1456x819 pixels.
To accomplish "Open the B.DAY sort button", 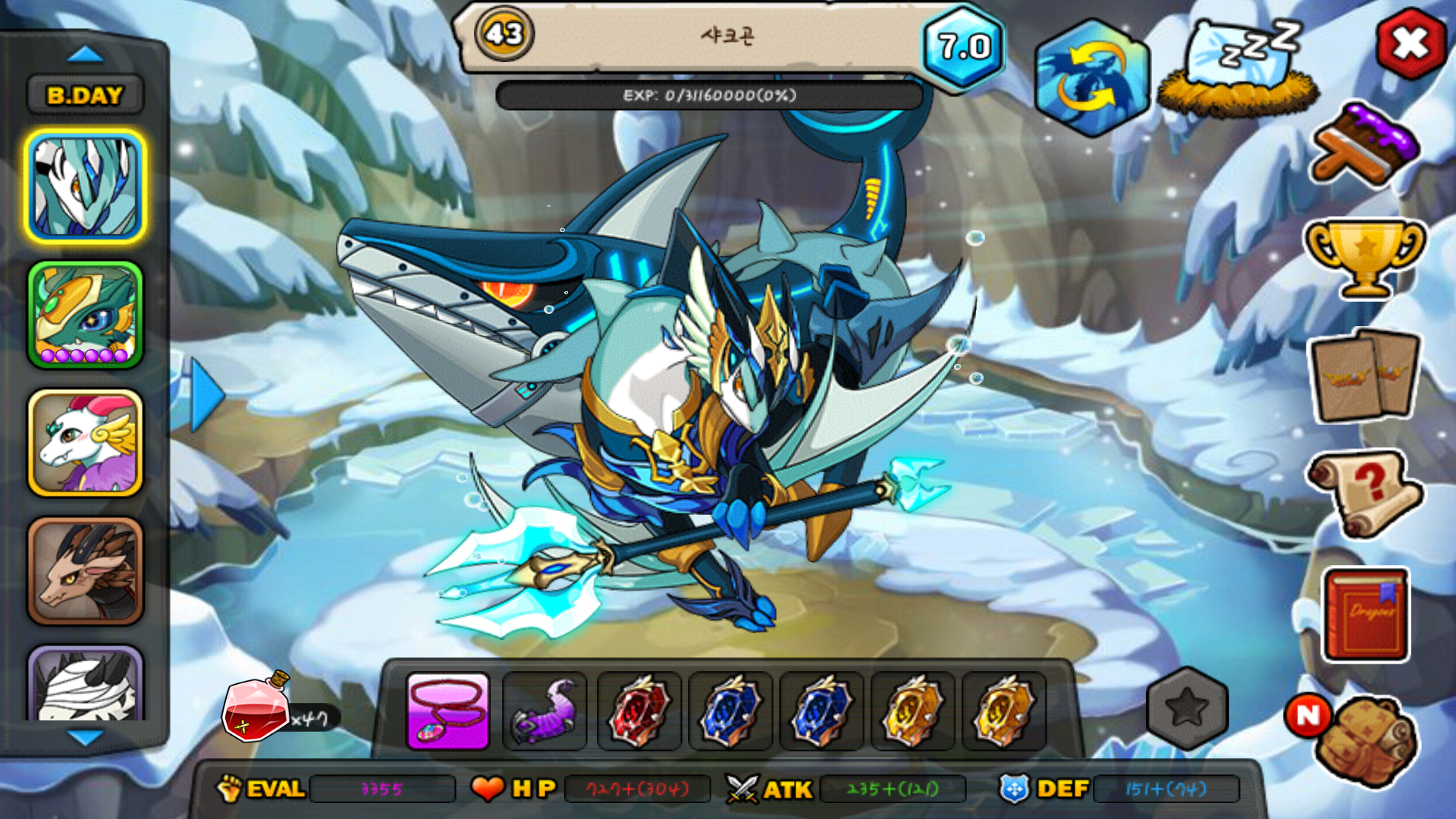I will click(85, 96).
